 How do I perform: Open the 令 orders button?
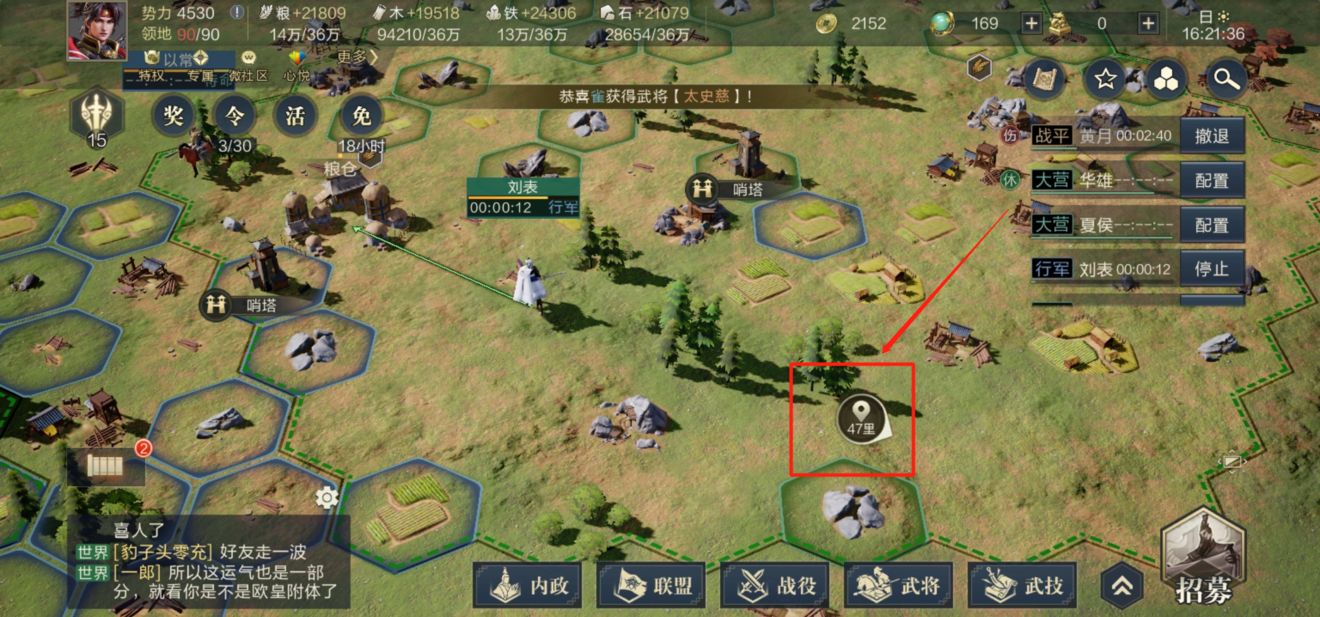pos(234,116)
